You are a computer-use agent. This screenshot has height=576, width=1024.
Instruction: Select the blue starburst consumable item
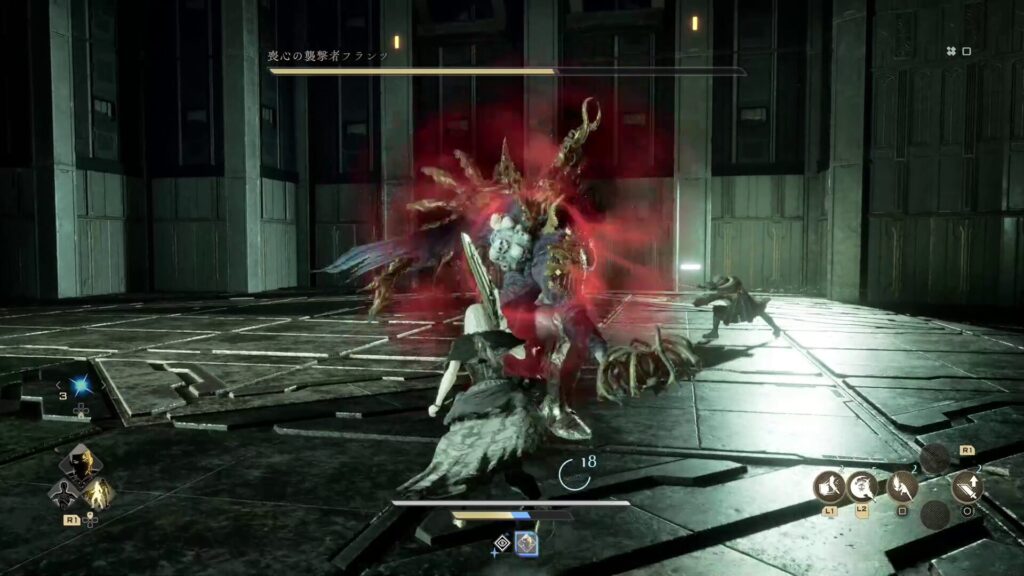[81, 385]
